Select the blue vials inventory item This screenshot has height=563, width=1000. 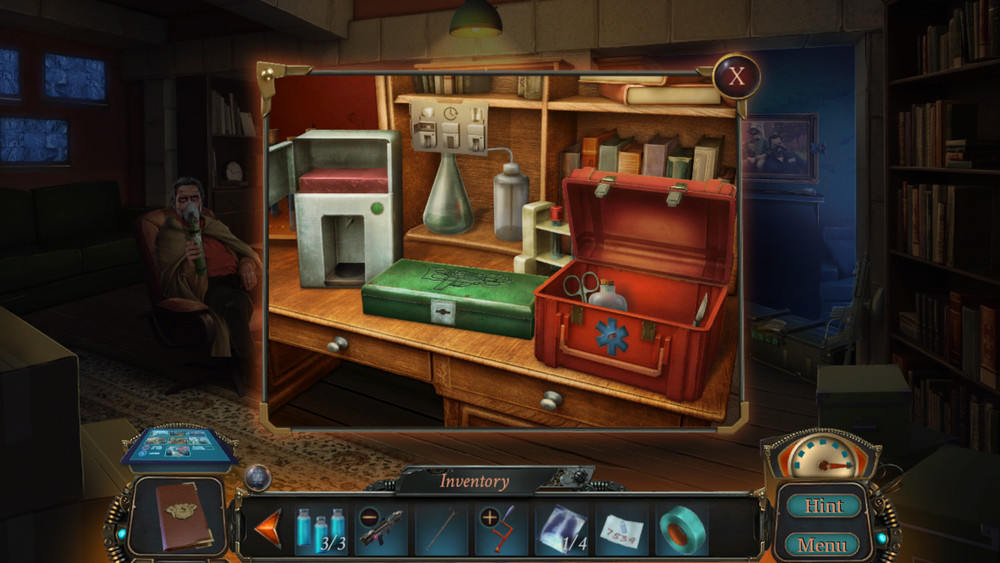[x=321, y=527]
